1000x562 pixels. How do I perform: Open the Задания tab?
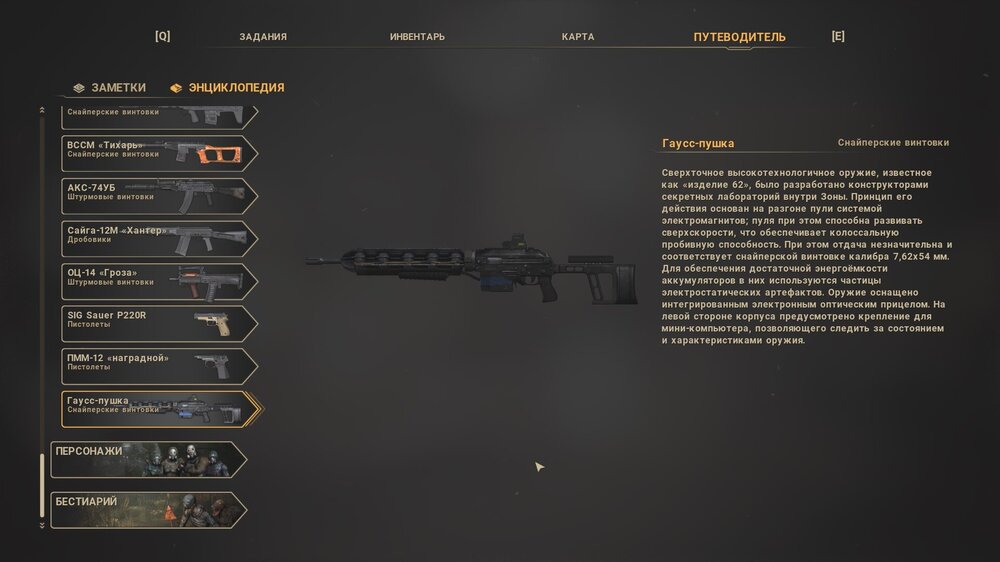coord(263,37)
